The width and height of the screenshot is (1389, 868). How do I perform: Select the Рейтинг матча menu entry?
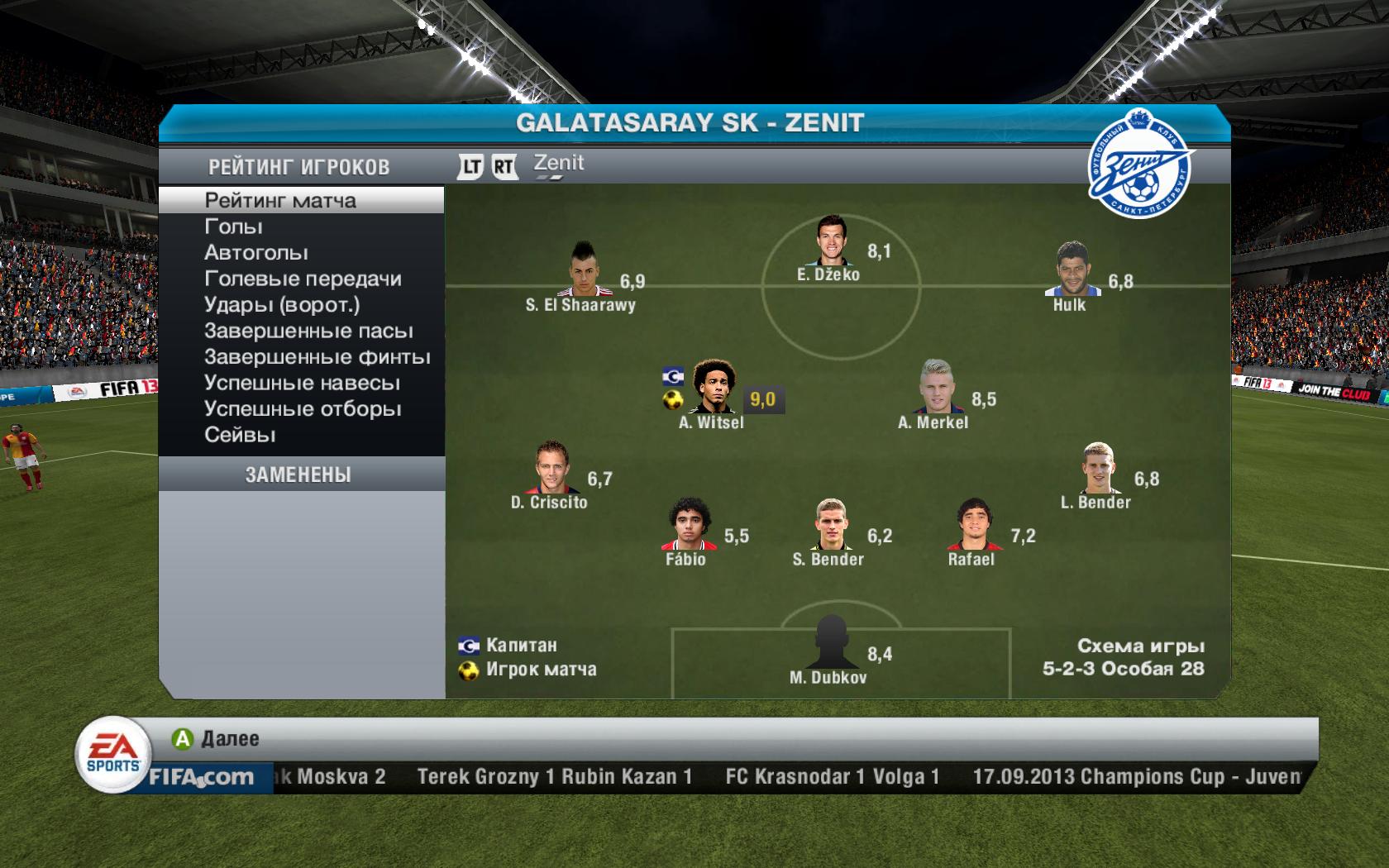pos(280,200)
